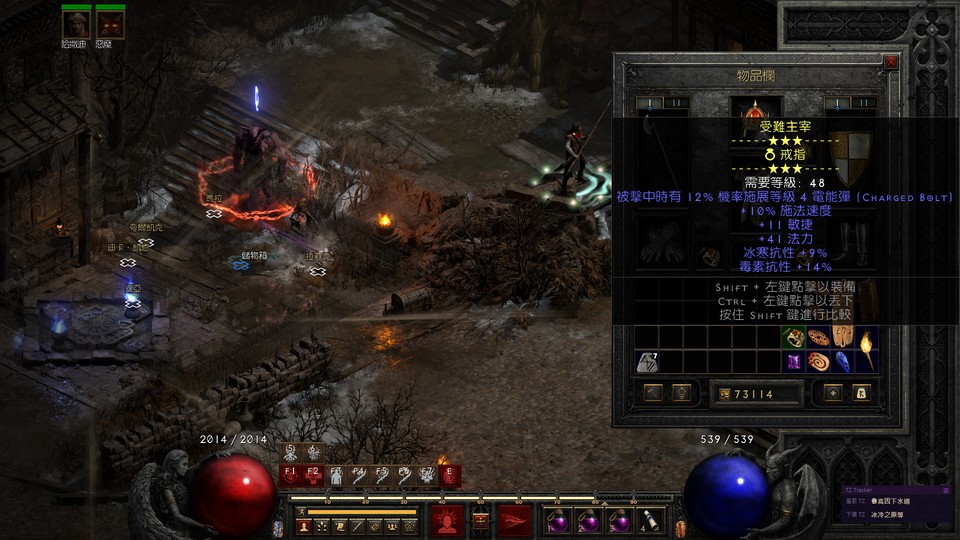Select the equipped helmet slot
The width and height of the screenshot is (960, 540).
750,112
